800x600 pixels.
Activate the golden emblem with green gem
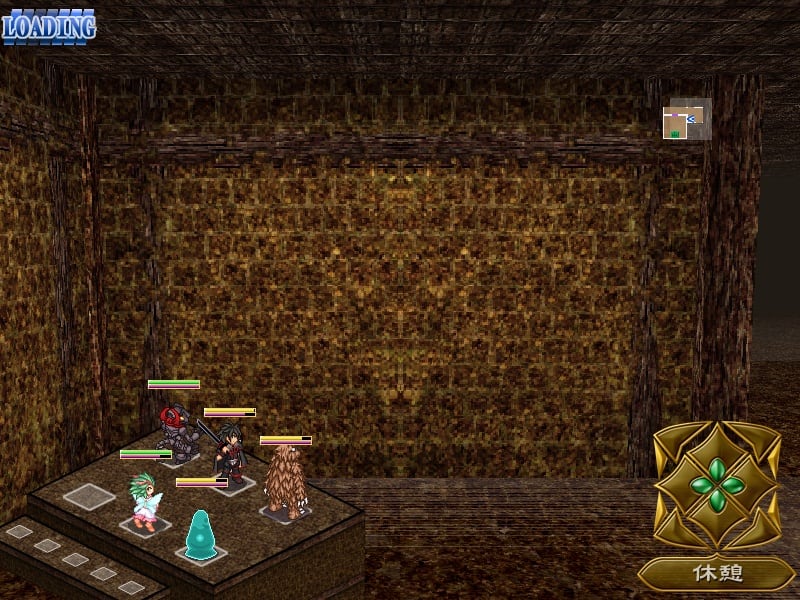pyautogui.click(x=716, y=487)
